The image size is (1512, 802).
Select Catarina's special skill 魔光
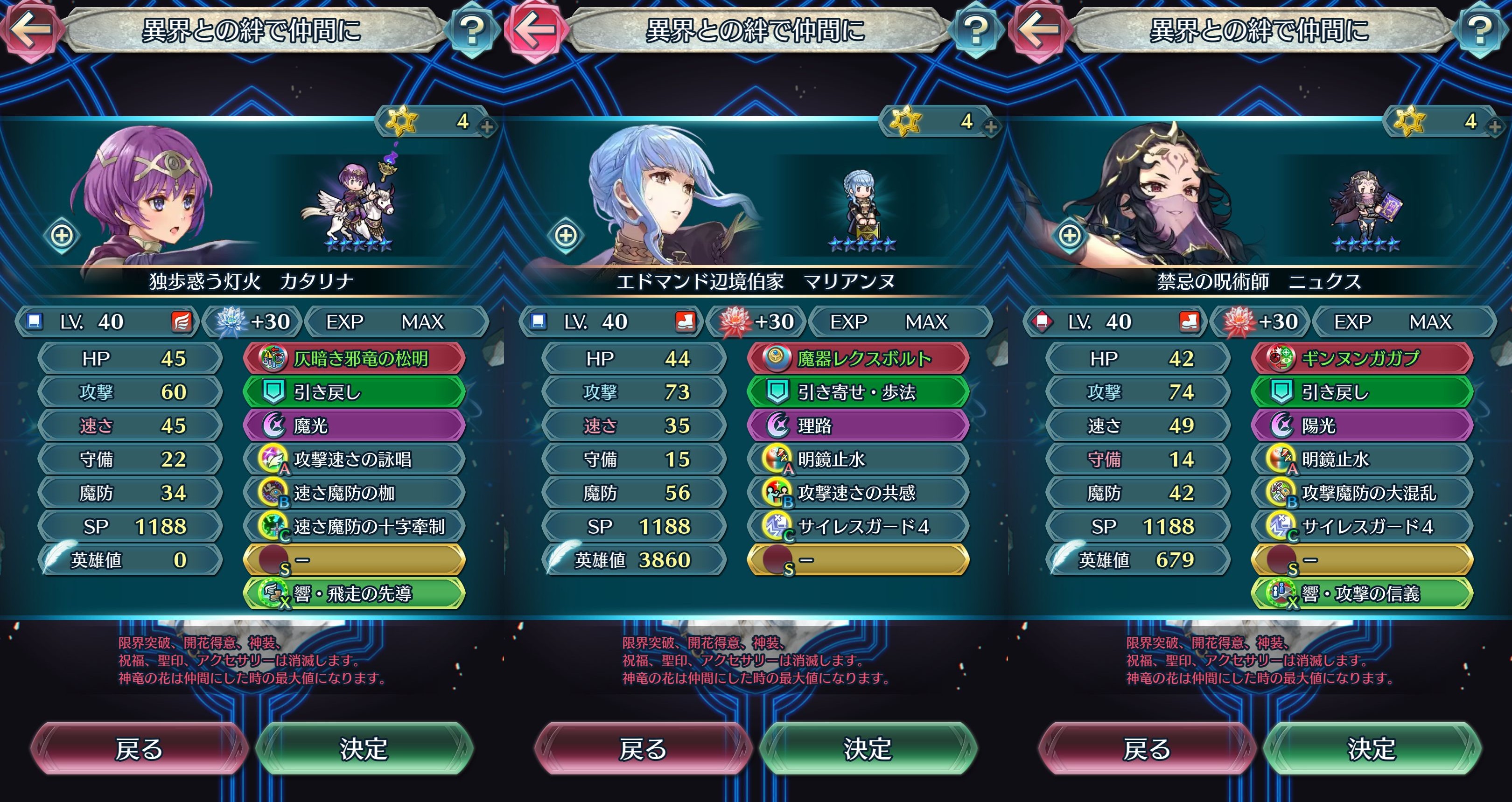[355, 425]
